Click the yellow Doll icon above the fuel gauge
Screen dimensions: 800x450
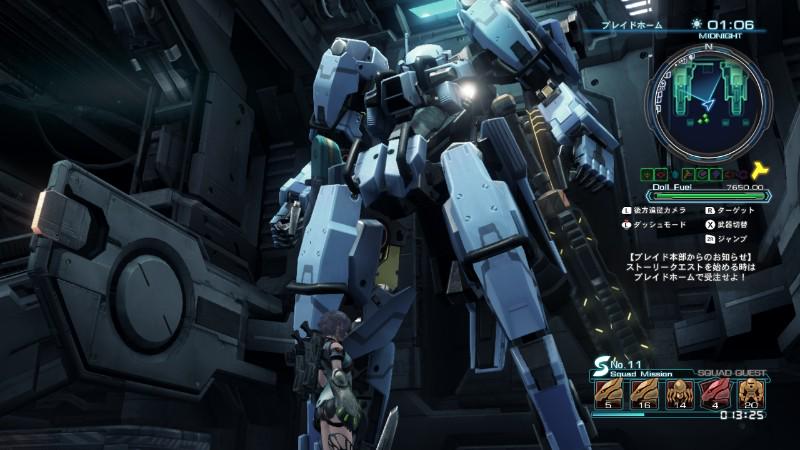click(759, 171)
